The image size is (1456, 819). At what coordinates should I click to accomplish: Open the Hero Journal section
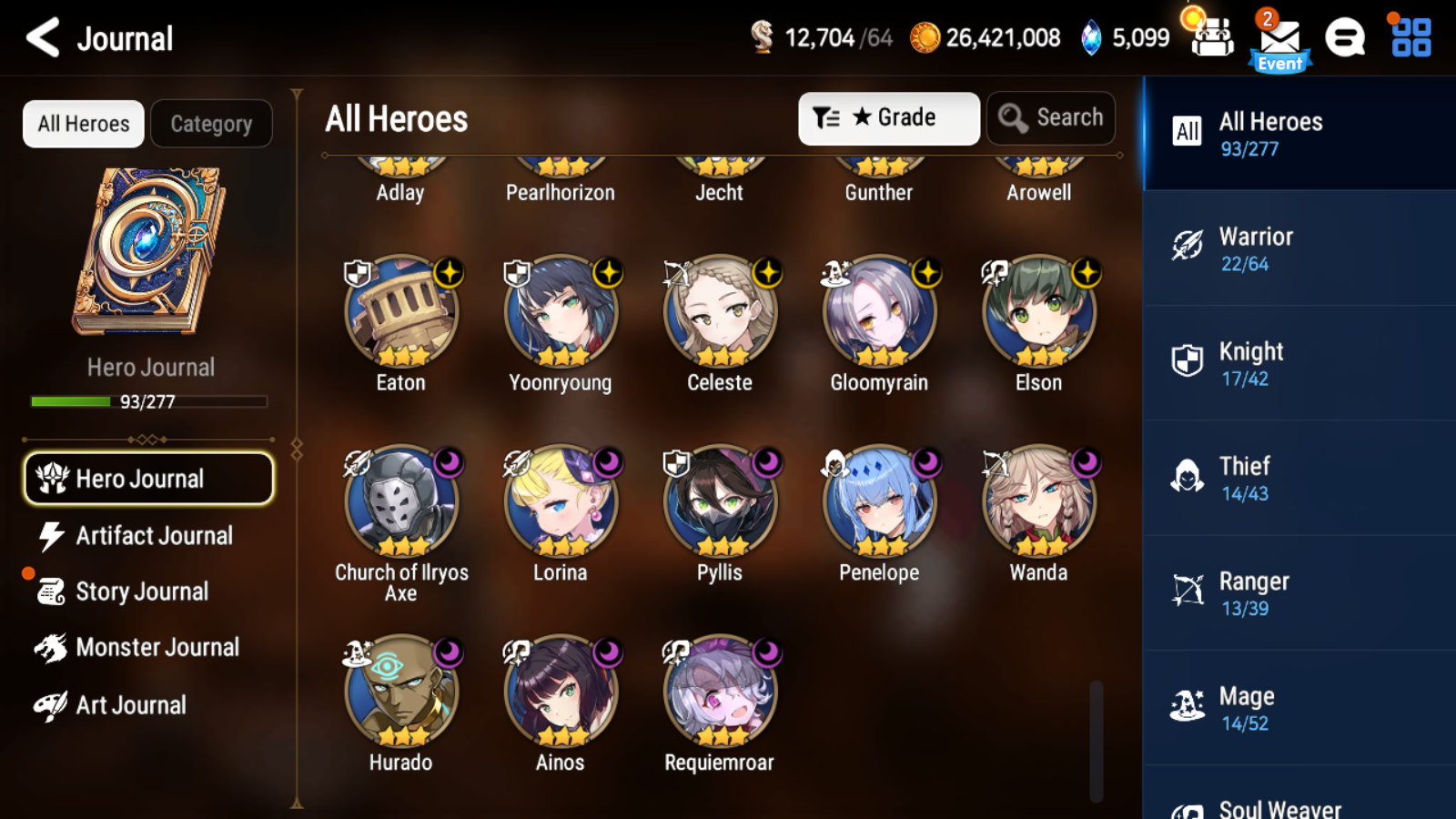point(148,478)
